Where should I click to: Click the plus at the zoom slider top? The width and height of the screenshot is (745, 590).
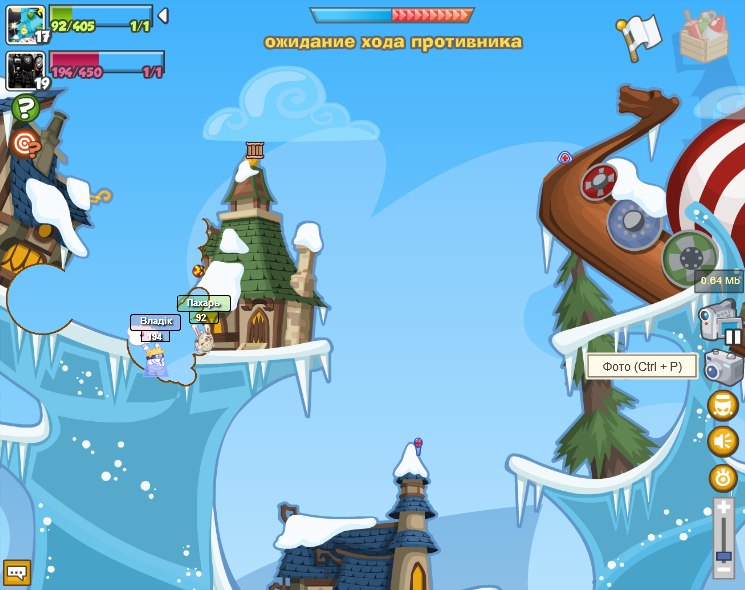pyautogui.click(x=723, y=508)
